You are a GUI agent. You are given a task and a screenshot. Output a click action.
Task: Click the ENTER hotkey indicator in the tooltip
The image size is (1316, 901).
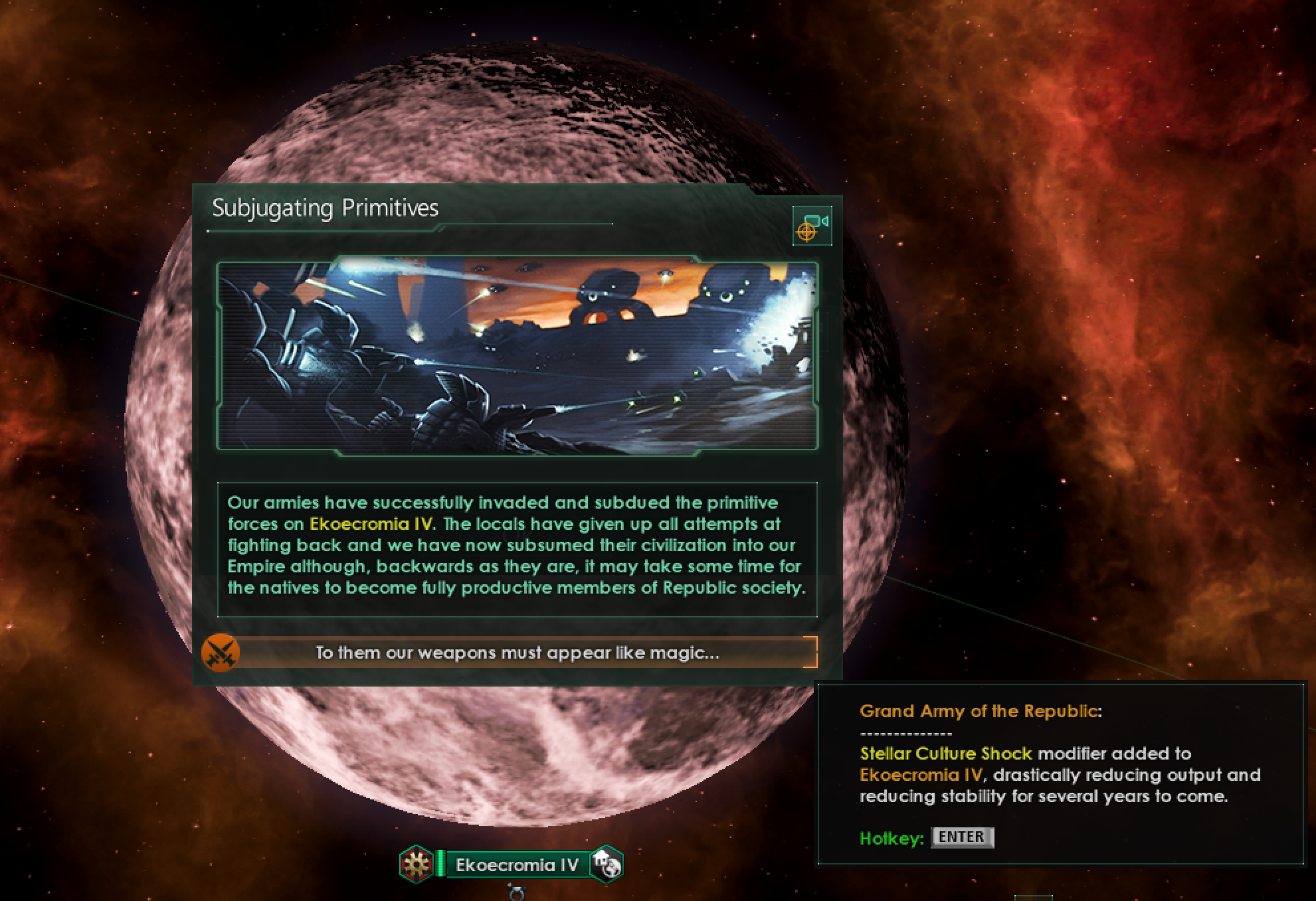click(963, 838)
